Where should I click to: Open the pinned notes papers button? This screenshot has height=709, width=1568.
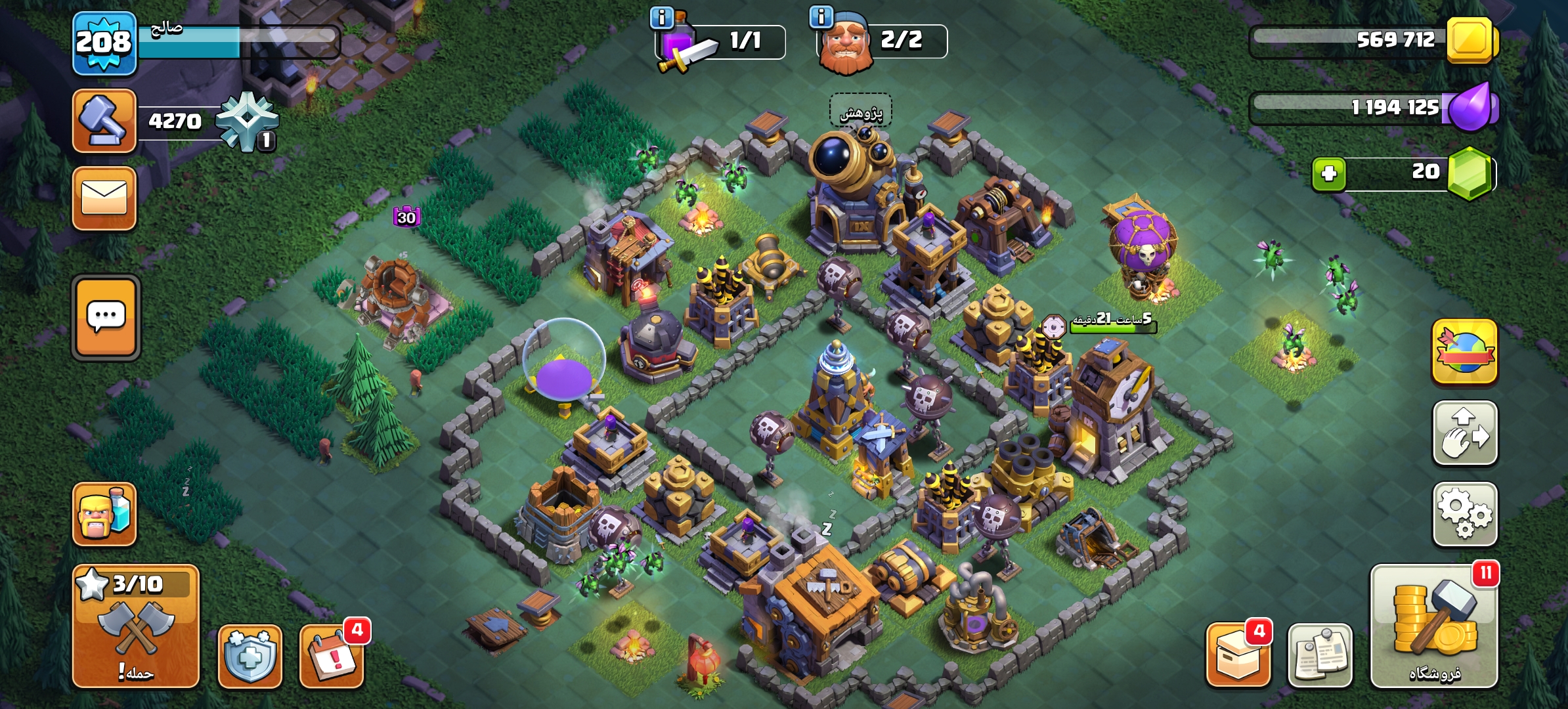click(x=1320, y=655)
